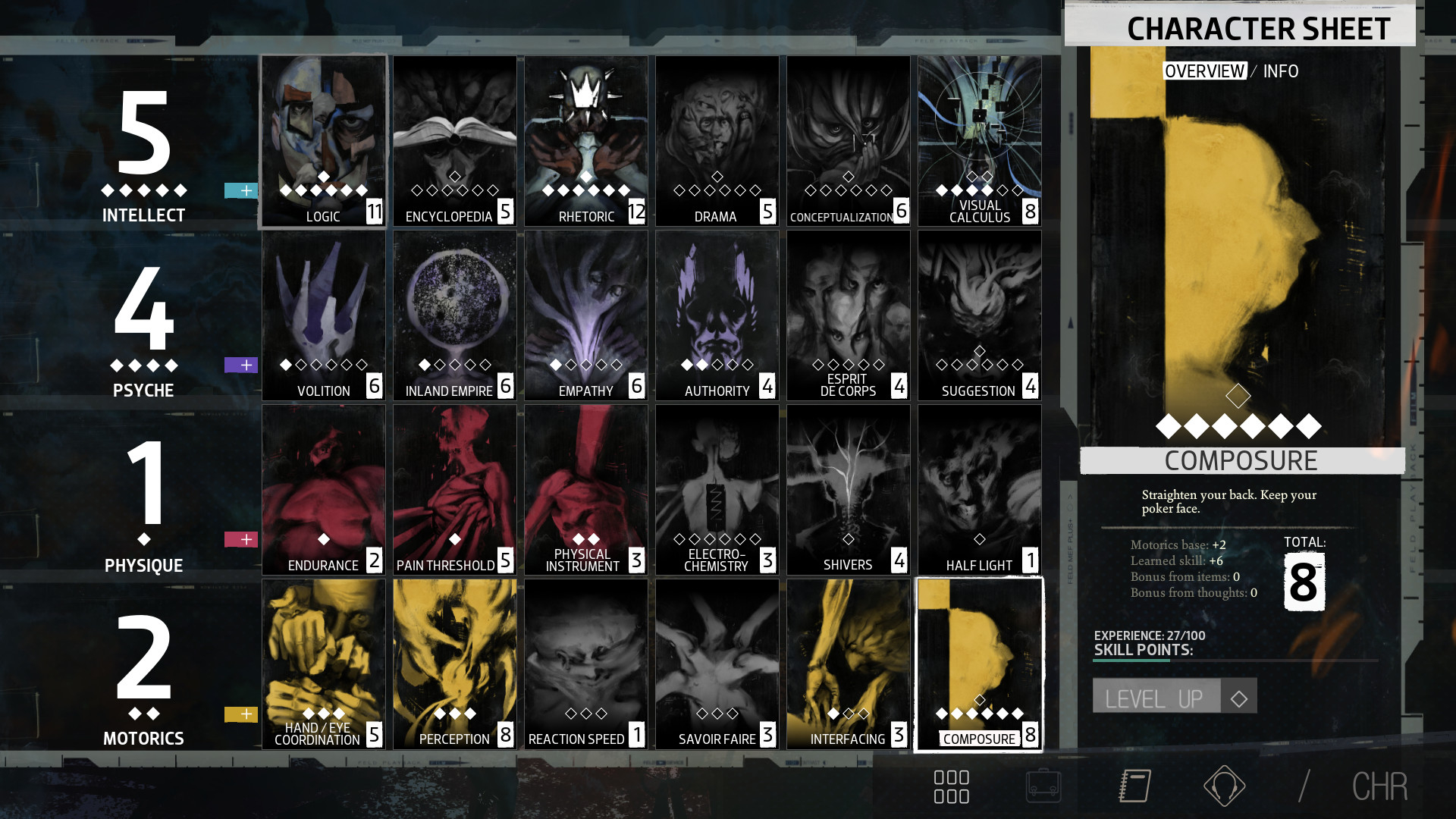This screenshot has width=1456, height=819.
Task: Open the journal notebook icon
Action: (x=1135, y=786)
